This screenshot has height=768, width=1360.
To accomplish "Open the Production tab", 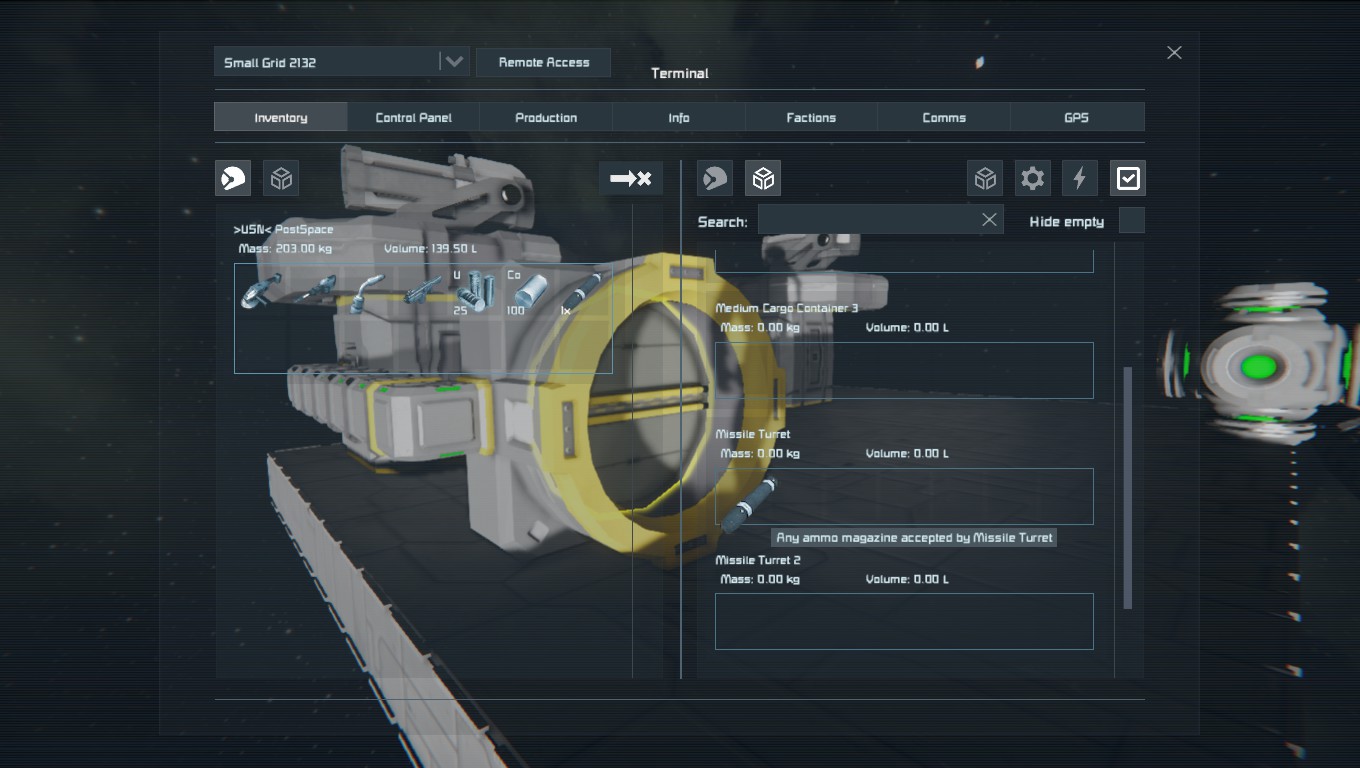I will [x=546, y=117].
